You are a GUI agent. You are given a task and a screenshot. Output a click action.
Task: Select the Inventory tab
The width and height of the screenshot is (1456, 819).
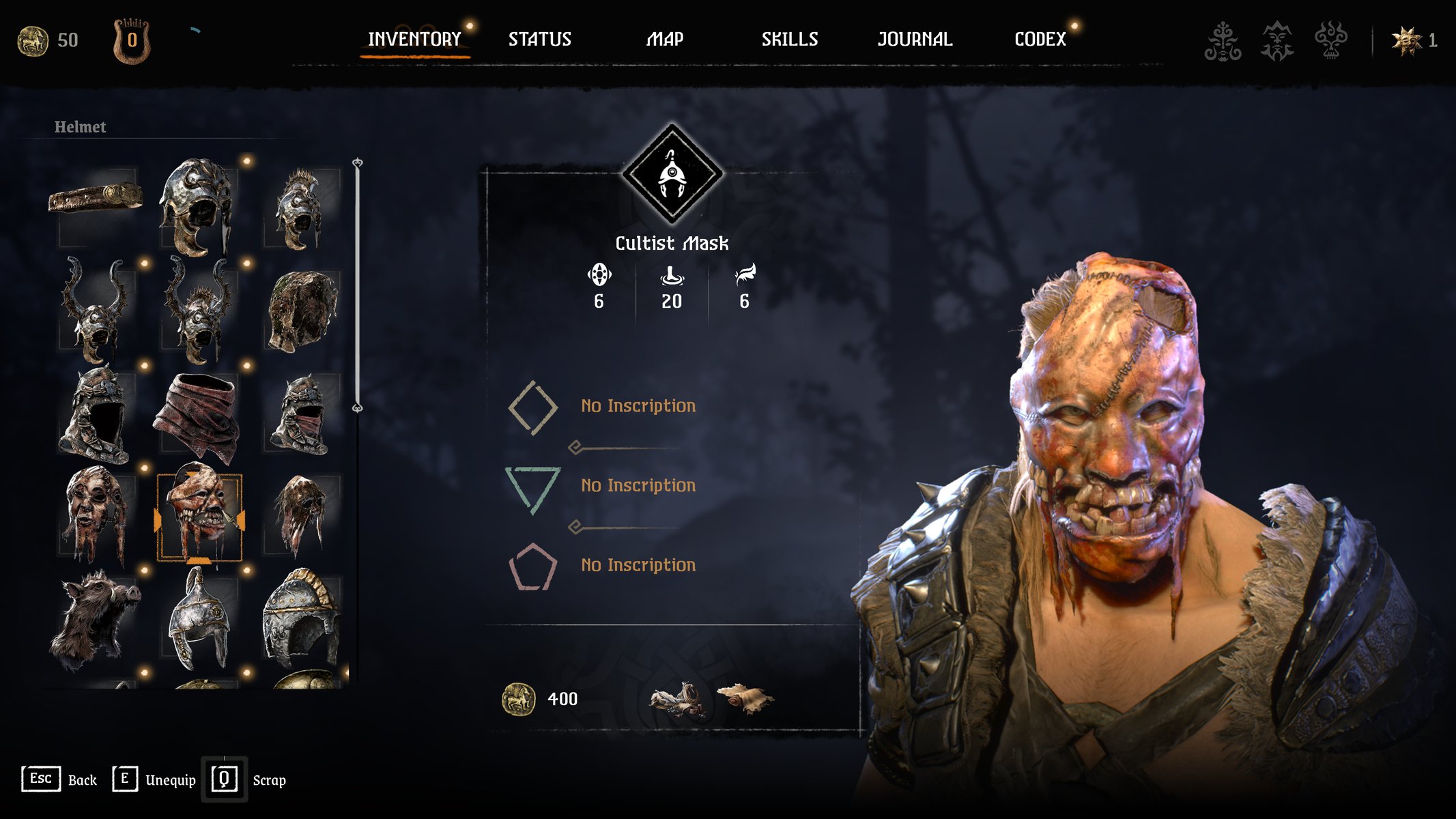414,40
